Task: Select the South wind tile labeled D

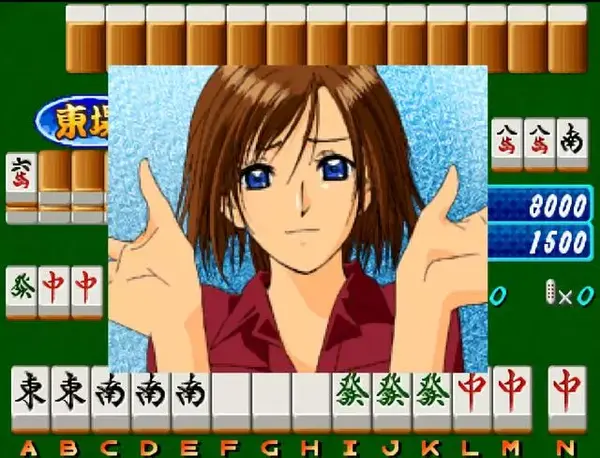Action: [x=150, y=399]
